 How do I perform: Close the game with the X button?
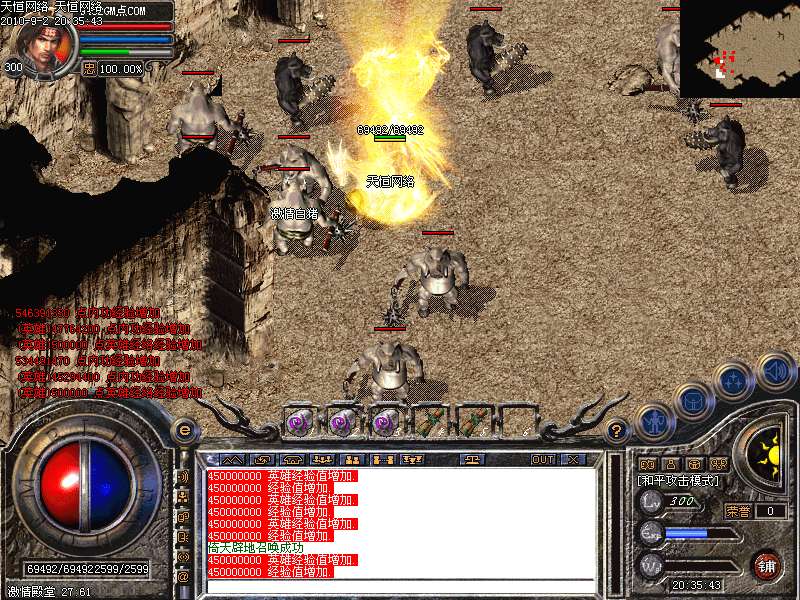pos(573,460)
